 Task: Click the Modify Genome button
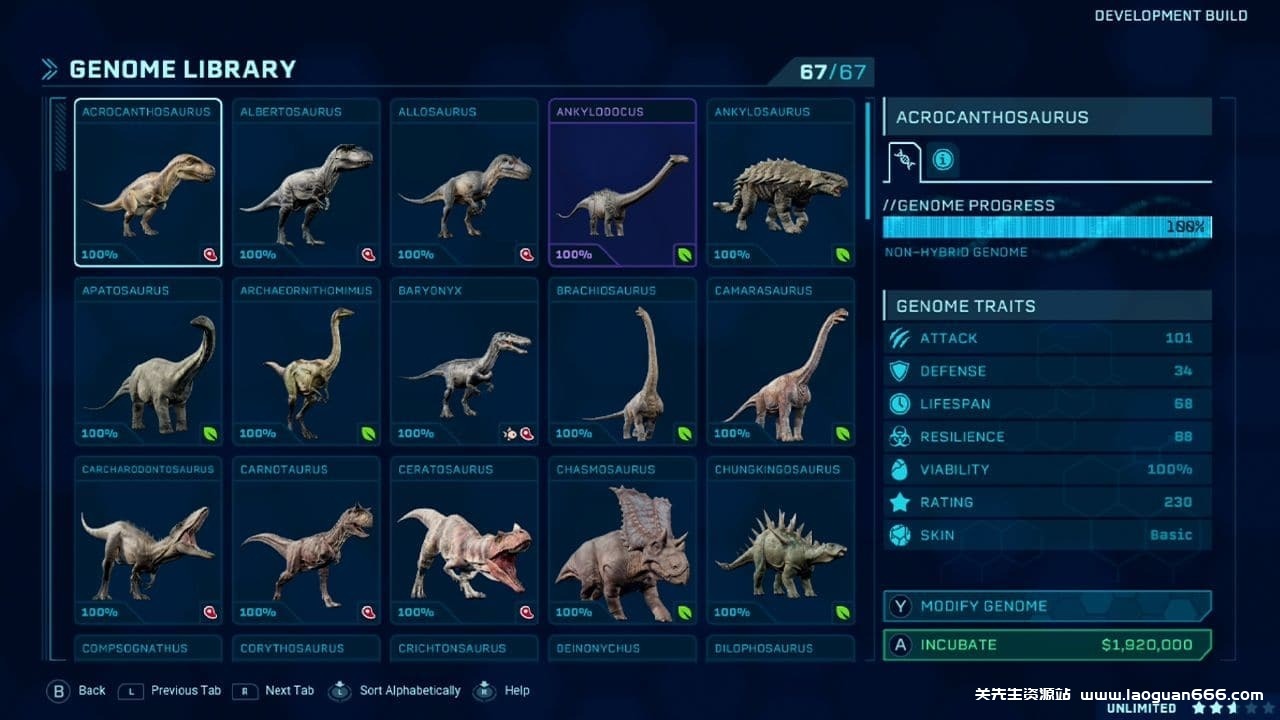[1047, 606]
